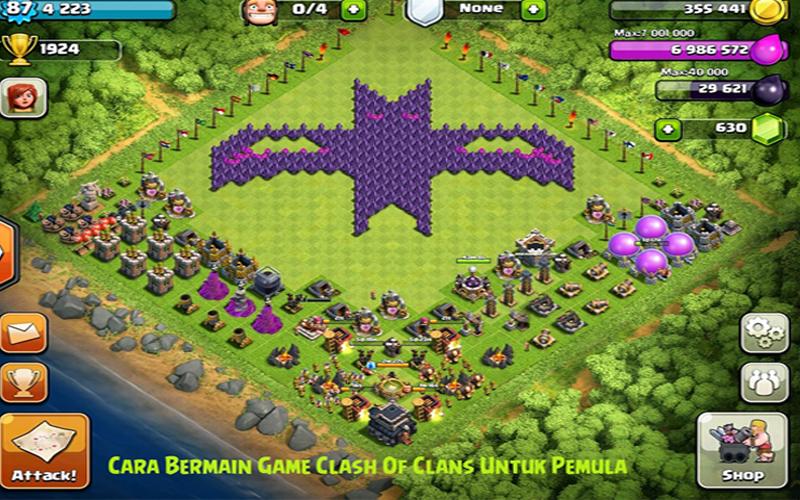Image resolution: width=800 pixels, height=500 pixels.
Task: Buy more gems with the plus button
Action: 669,129
